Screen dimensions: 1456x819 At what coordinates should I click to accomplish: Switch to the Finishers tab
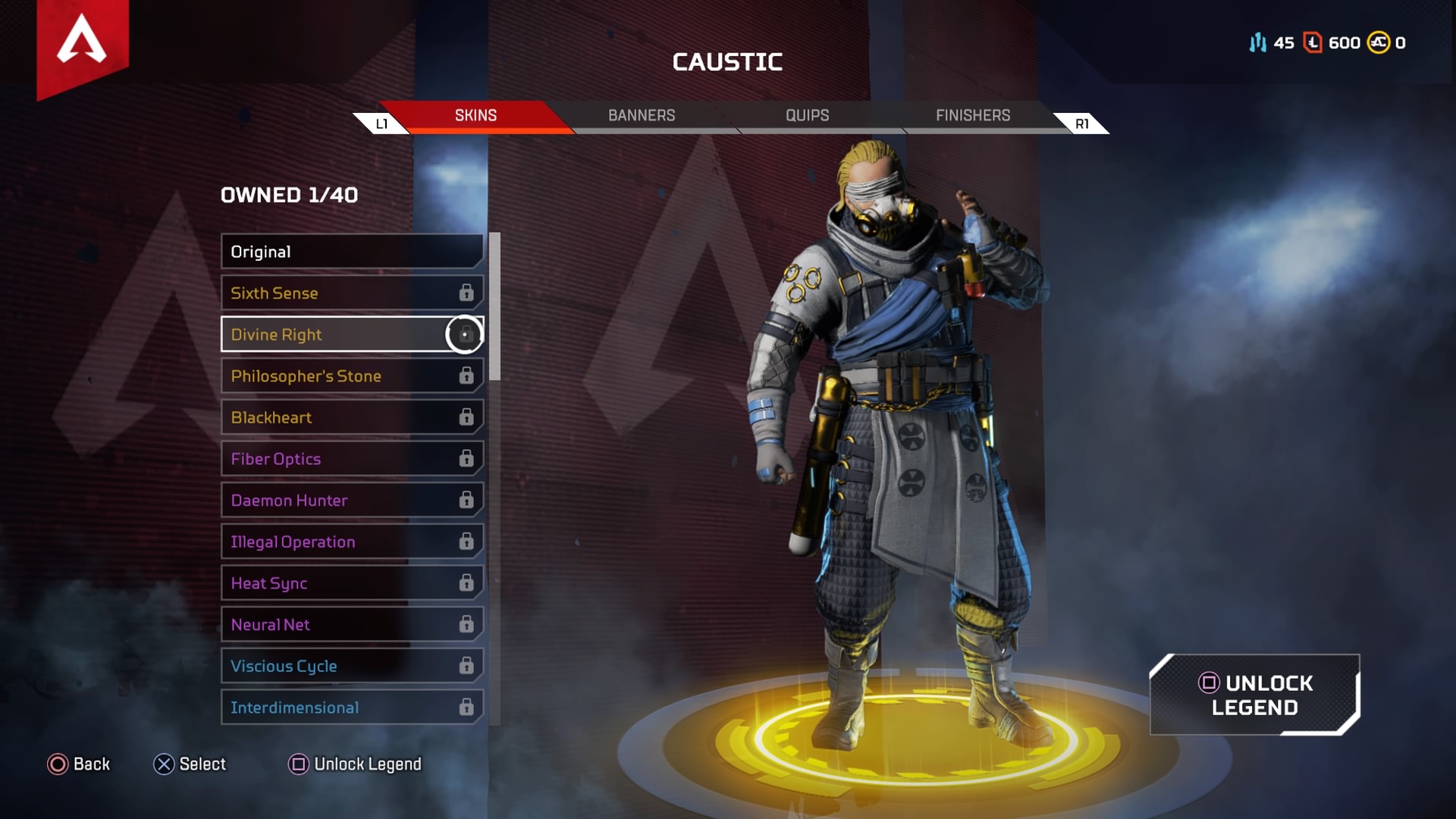(x=973, y=115)
